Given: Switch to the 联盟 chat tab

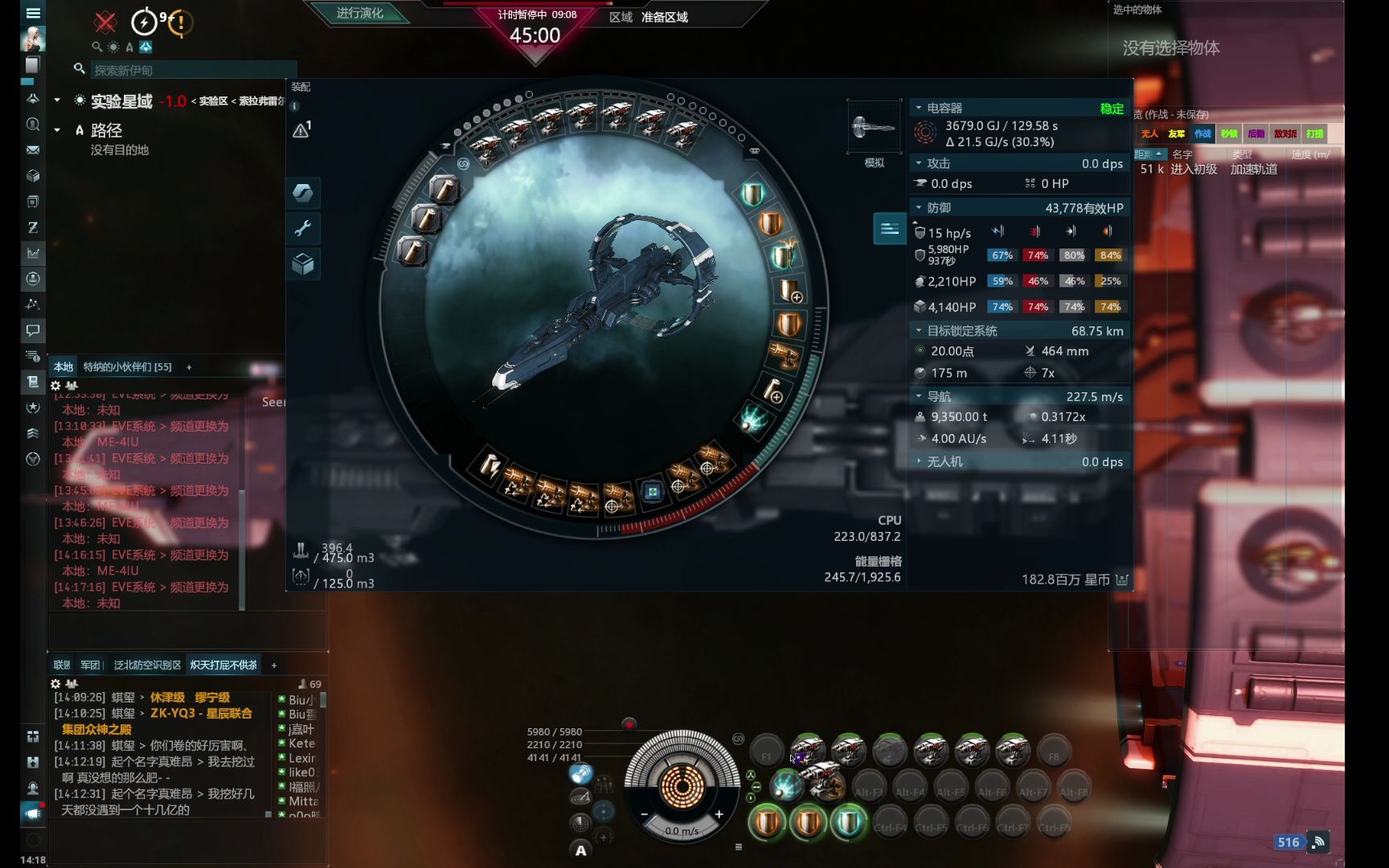Looking at the screenshot, I should (62, 665).
